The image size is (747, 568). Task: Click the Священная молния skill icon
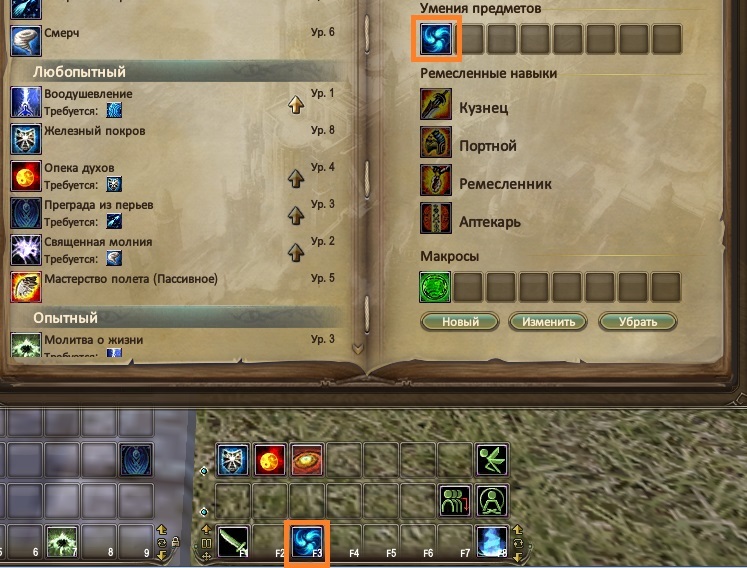[x=25, y=249]
